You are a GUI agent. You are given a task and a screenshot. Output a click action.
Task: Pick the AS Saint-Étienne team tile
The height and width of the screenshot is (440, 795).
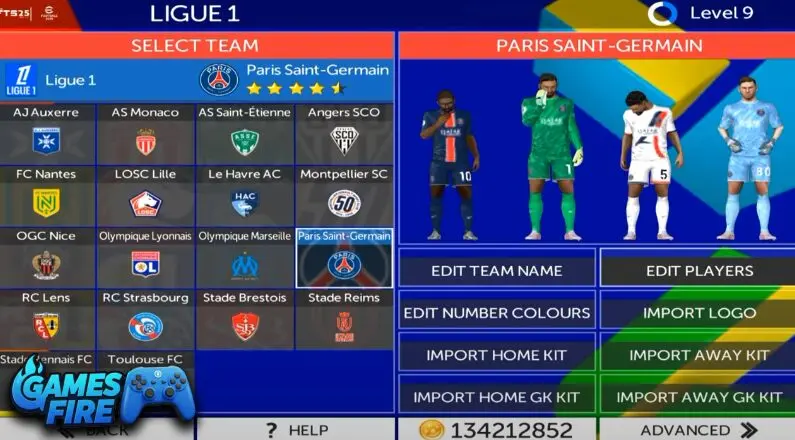click(x=245, y=134)
